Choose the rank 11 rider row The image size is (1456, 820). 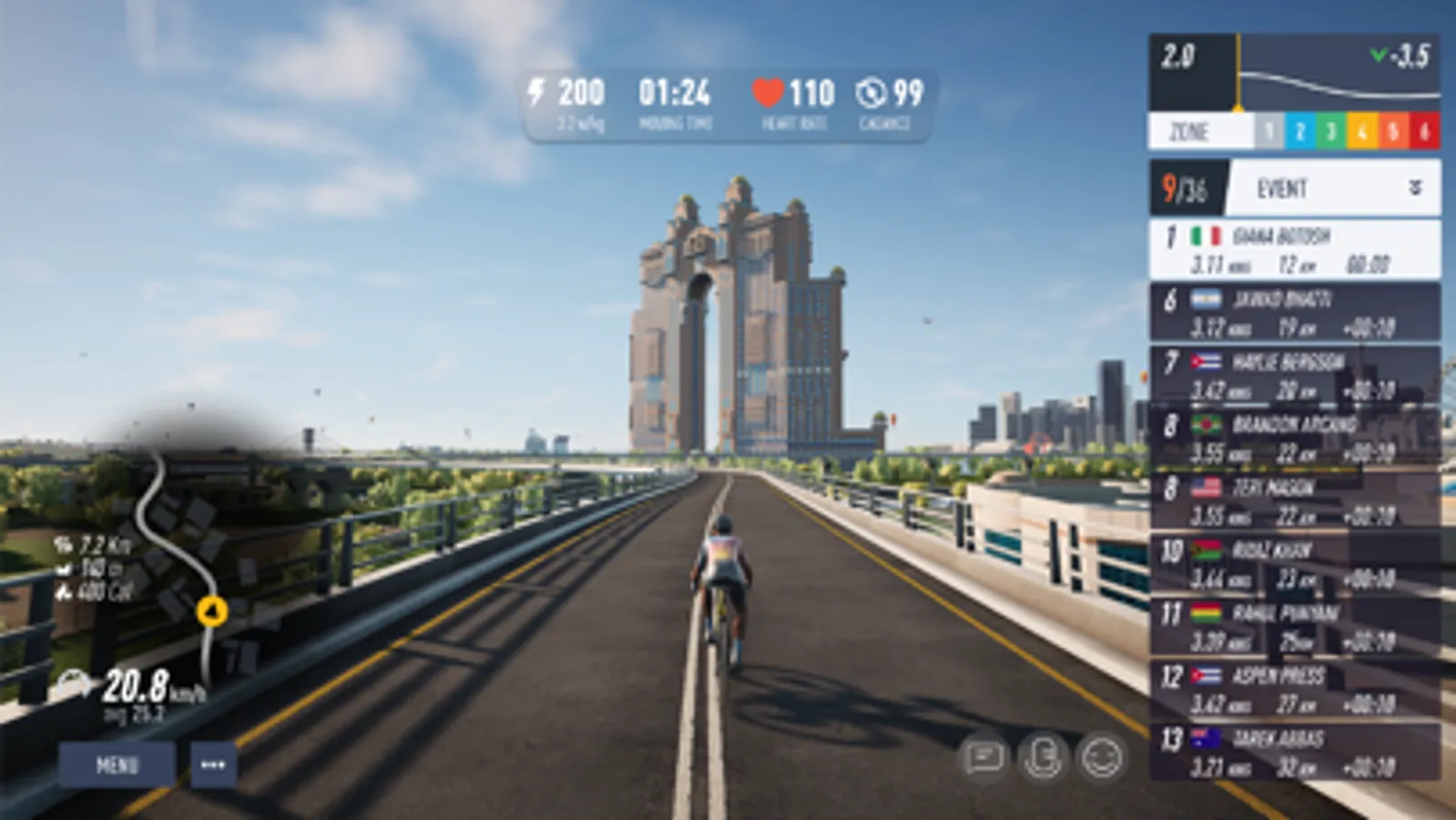pos(1294,627)
